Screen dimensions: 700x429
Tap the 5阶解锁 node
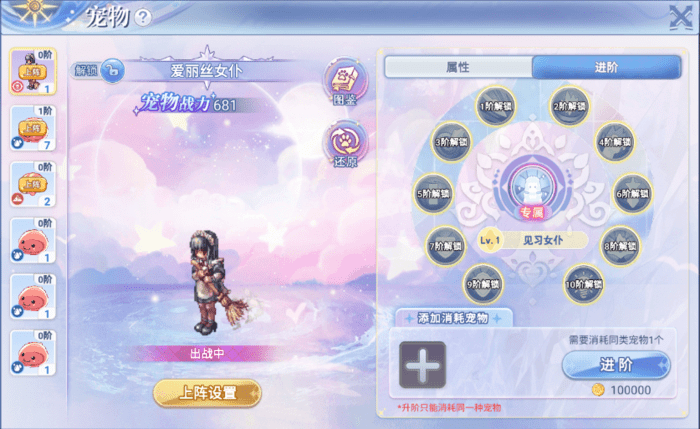pos(434,192)
